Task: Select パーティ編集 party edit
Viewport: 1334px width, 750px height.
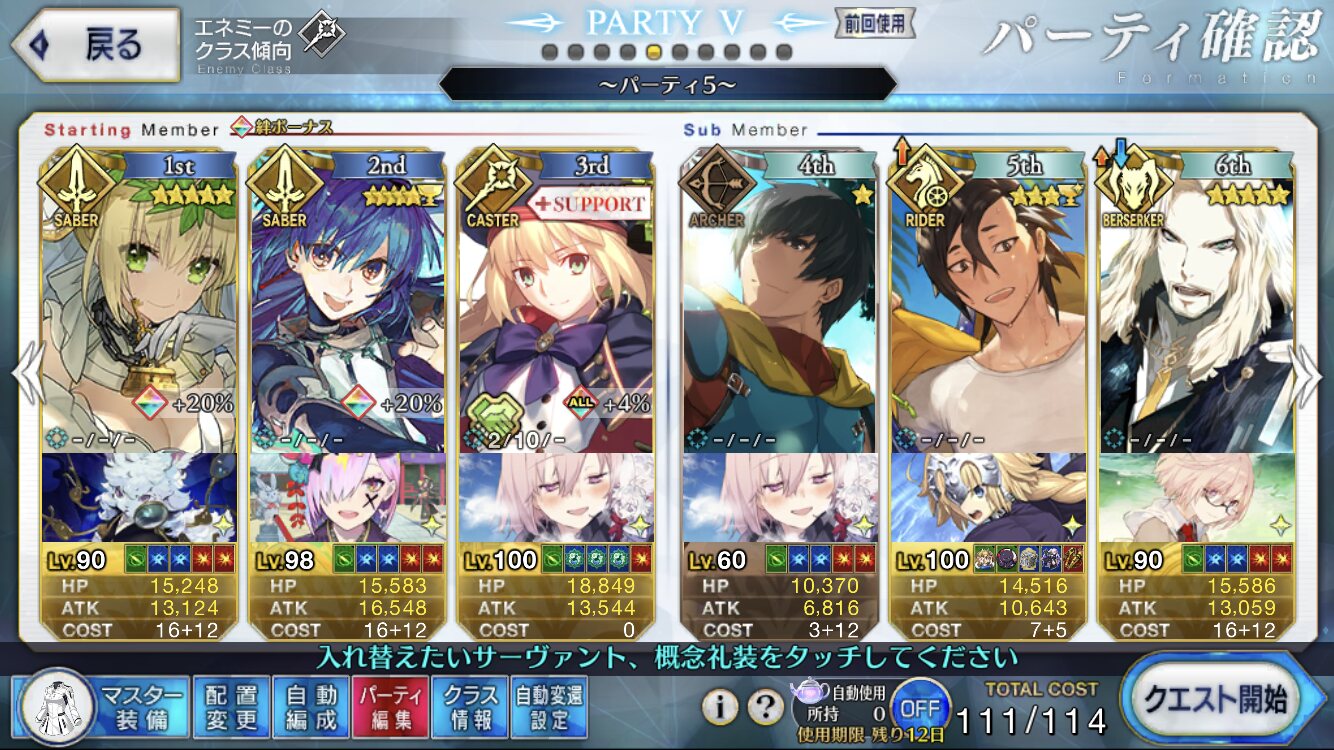Action: click(x=391, y=707)
